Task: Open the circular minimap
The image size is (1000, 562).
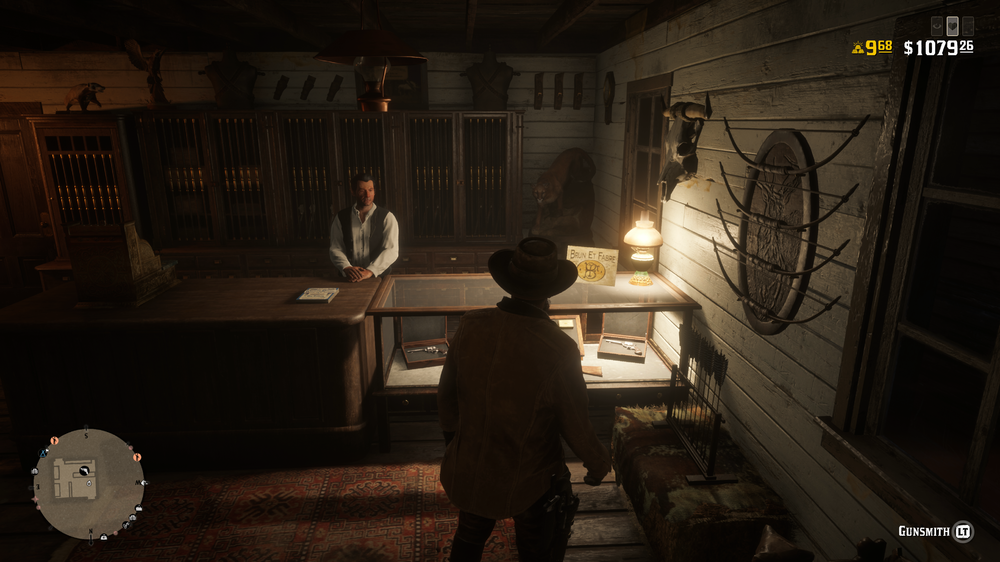Action: pos(88,483)
